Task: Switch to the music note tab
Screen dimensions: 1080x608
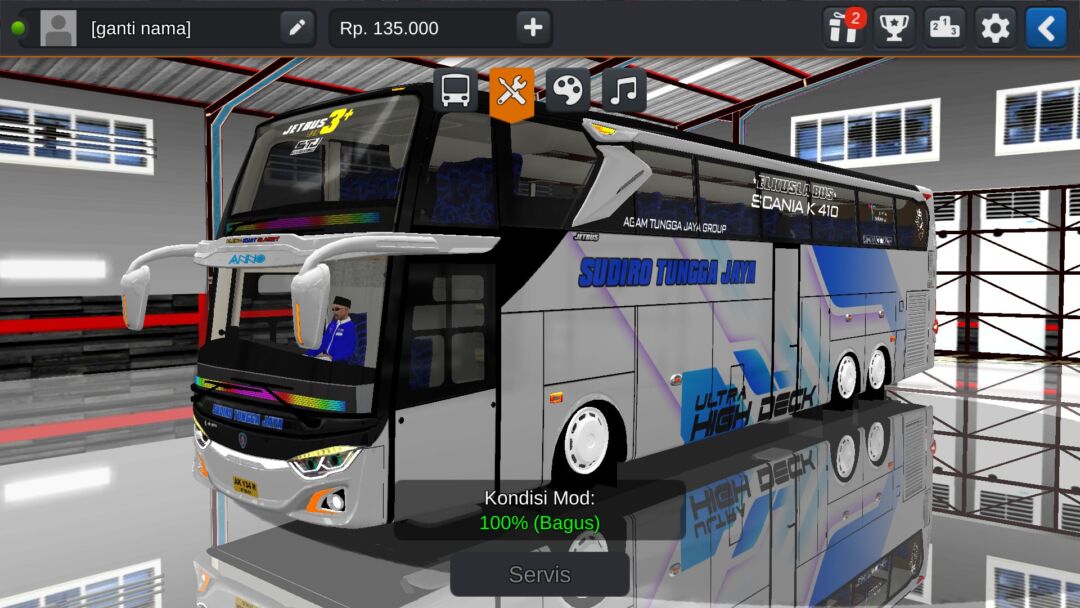Action: [x=623, y=91]
